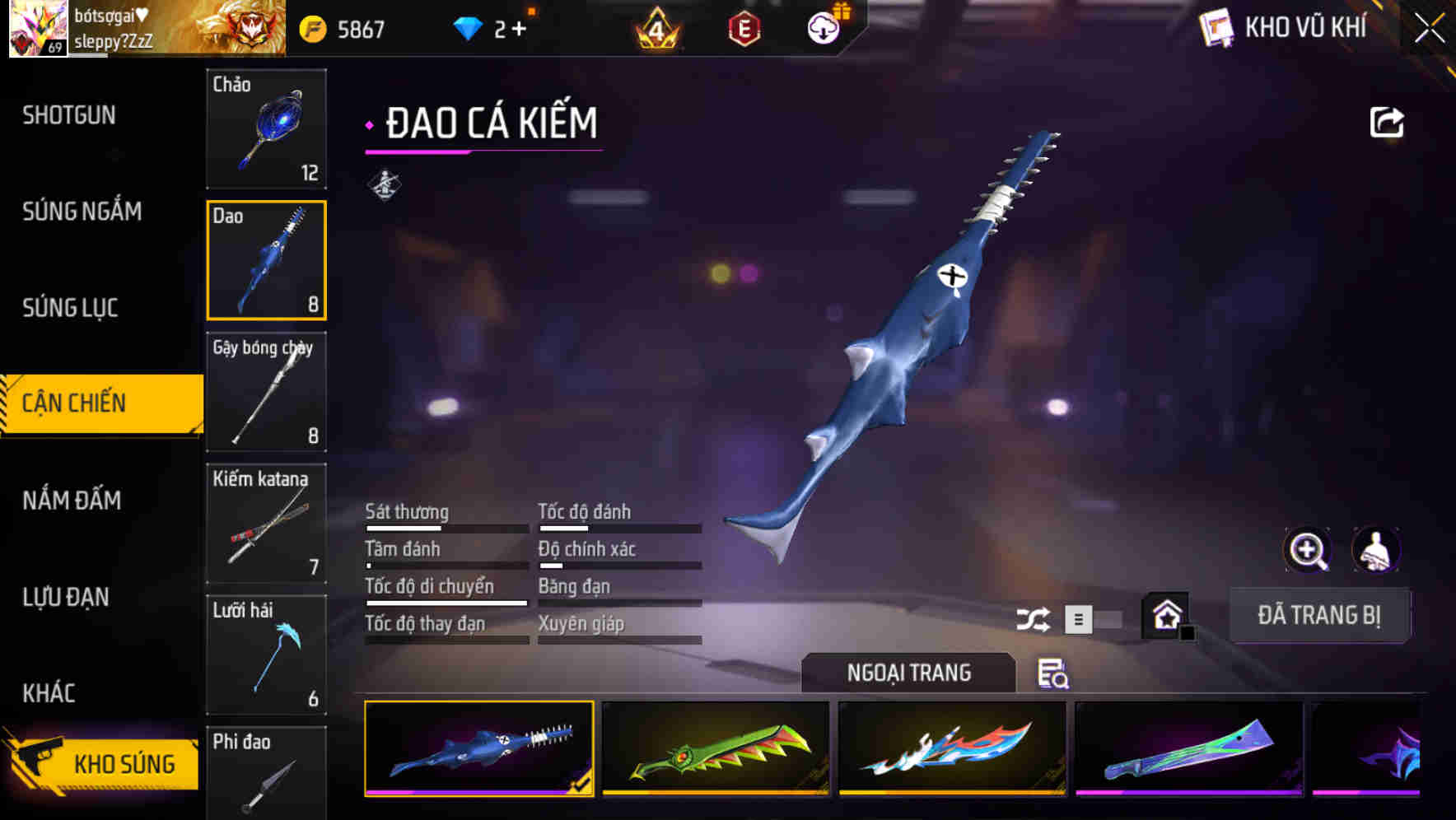Open the zoom magnifier preview icon
This screenshot has height=820, width=1456.
pos(1308,550)
